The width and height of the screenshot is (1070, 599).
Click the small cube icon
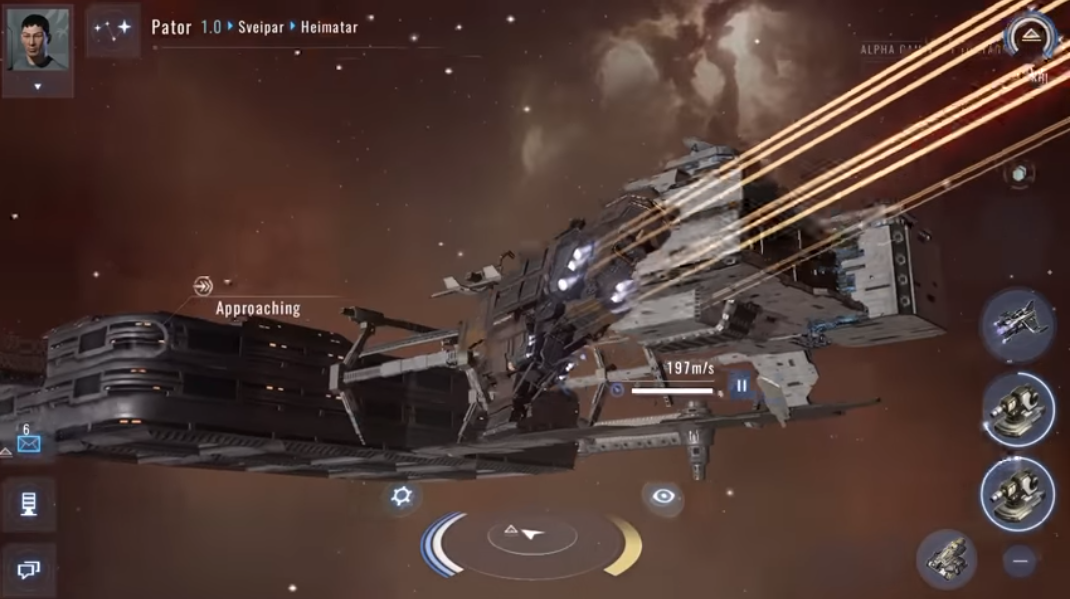pos(1018,174)
